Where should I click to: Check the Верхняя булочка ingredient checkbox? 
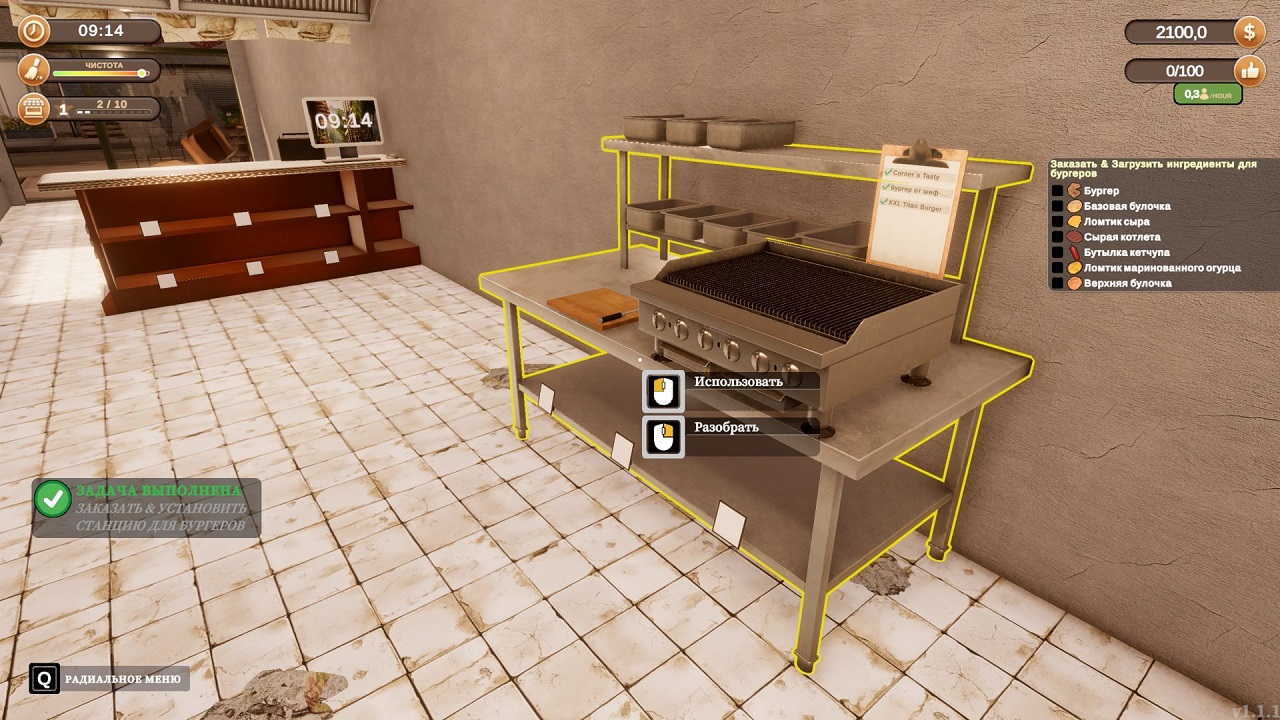[1057, 283]
